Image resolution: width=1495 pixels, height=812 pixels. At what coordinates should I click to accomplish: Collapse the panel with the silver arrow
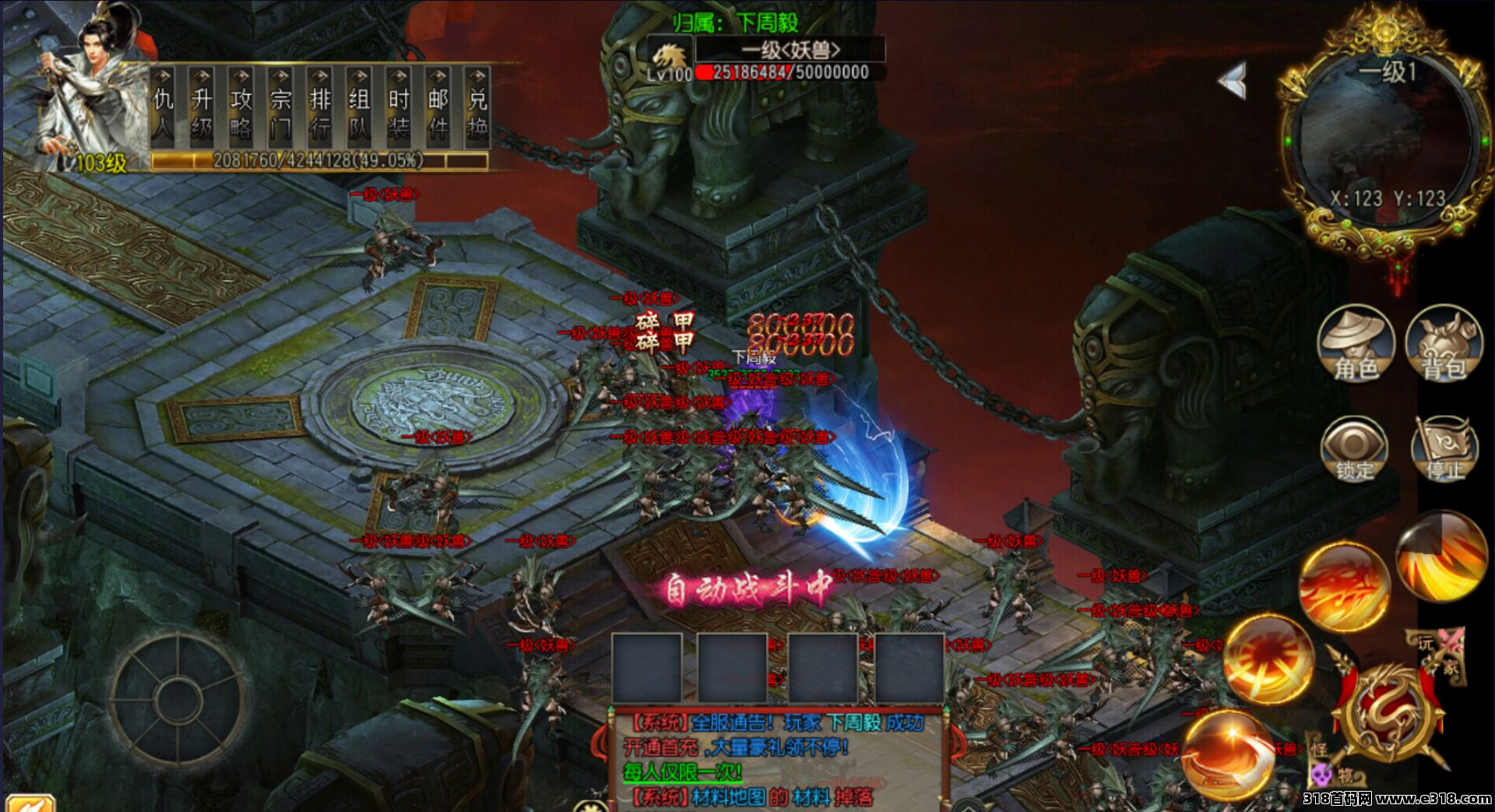pos(1233,79)
